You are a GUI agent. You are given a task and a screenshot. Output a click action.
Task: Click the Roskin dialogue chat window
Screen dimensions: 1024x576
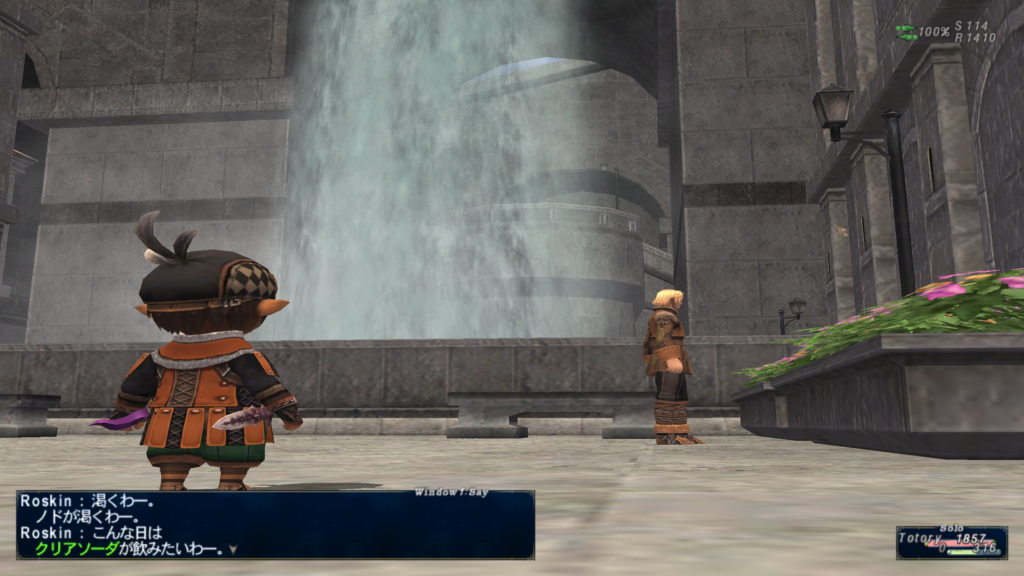(x=275, y=524)
